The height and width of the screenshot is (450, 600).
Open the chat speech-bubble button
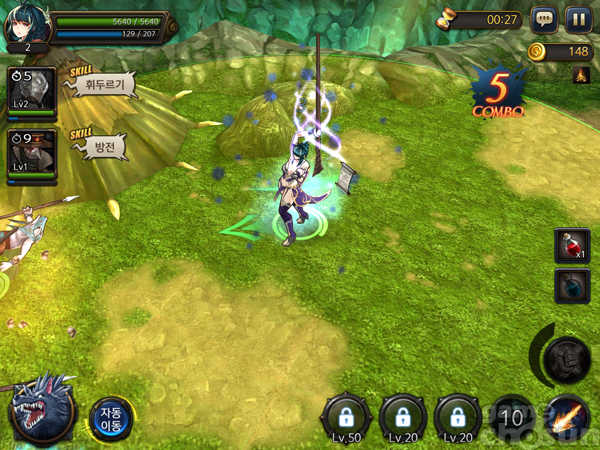(x=544, y=19)
